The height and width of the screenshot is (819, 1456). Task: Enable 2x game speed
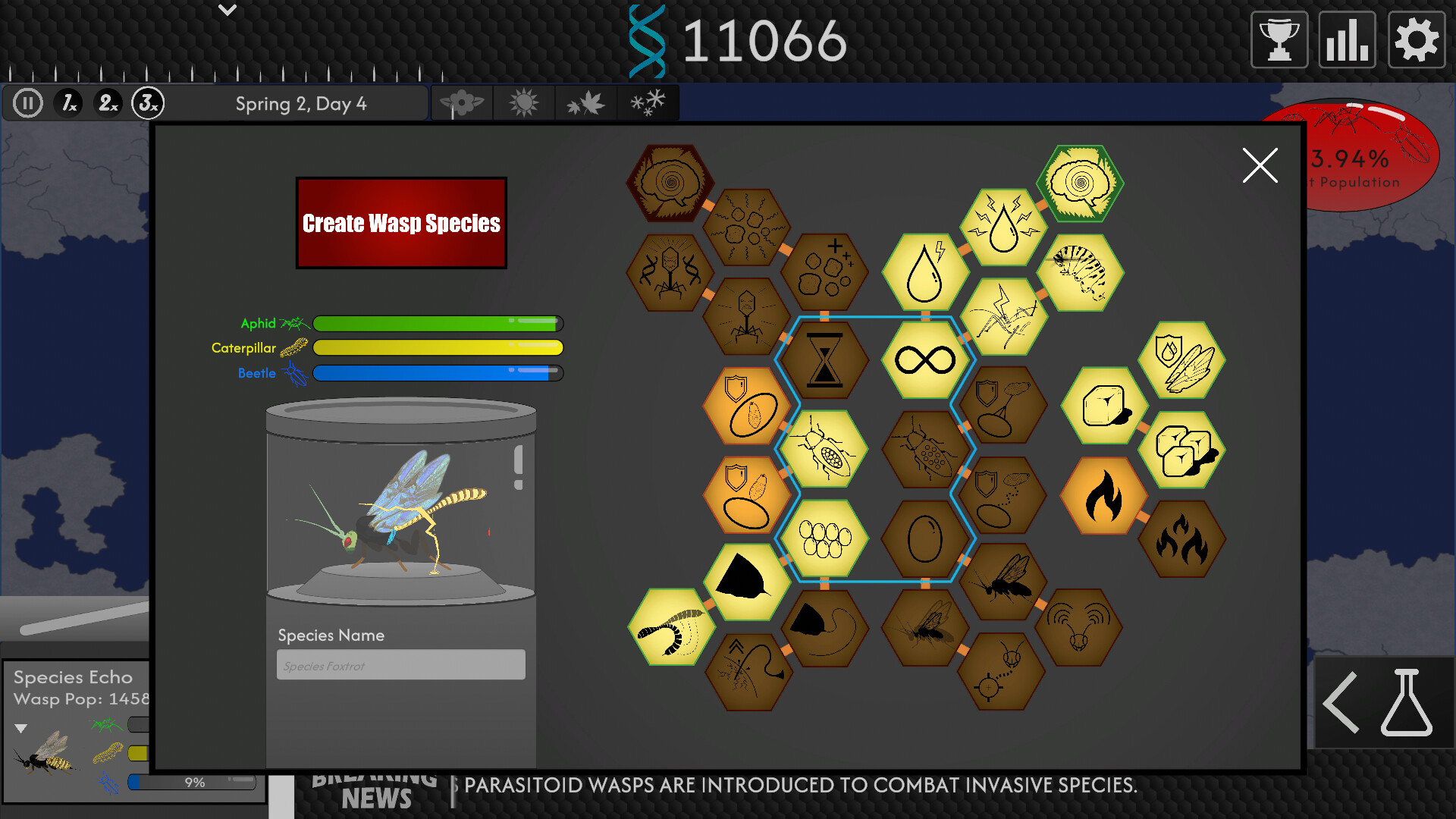point(107,102)
